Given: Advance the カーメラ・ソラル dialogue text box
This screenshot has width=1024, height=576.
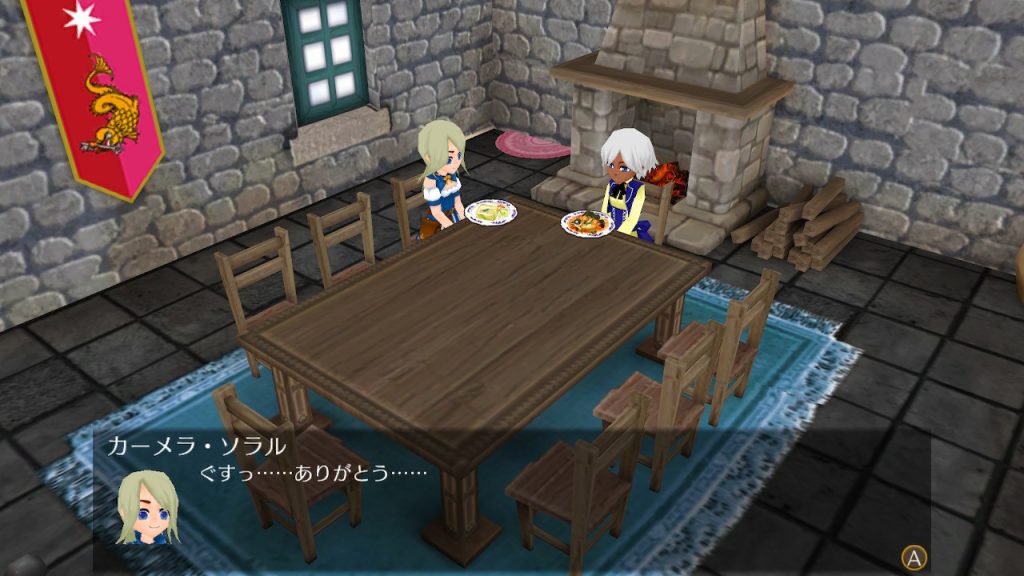Looking at the screenshot, I should point(912,557).
